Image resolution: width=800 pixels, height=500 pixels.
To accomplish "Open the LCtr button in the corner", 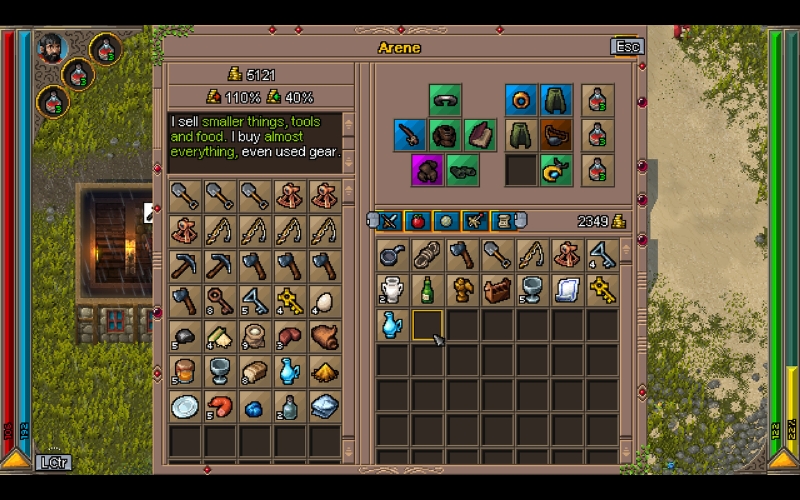I will point(51,462).
